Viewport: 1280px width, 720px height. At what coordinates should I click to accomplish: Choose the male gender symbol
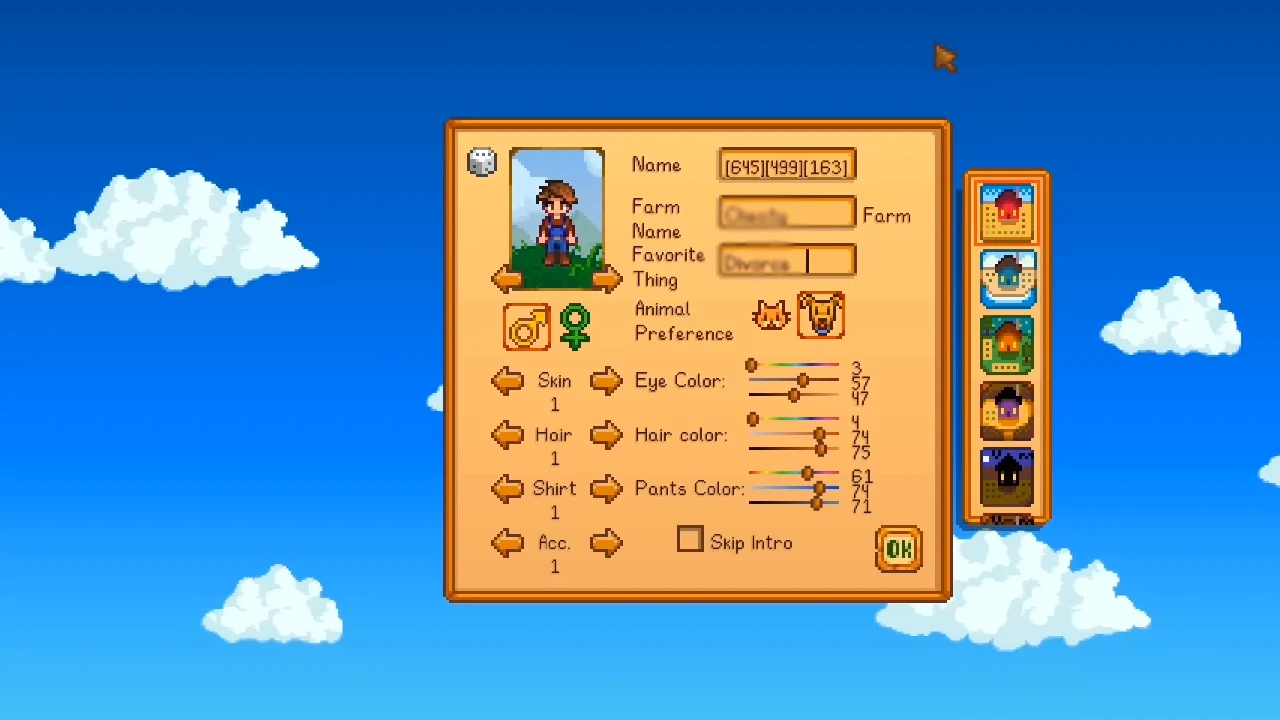click(x=527, y=327)
